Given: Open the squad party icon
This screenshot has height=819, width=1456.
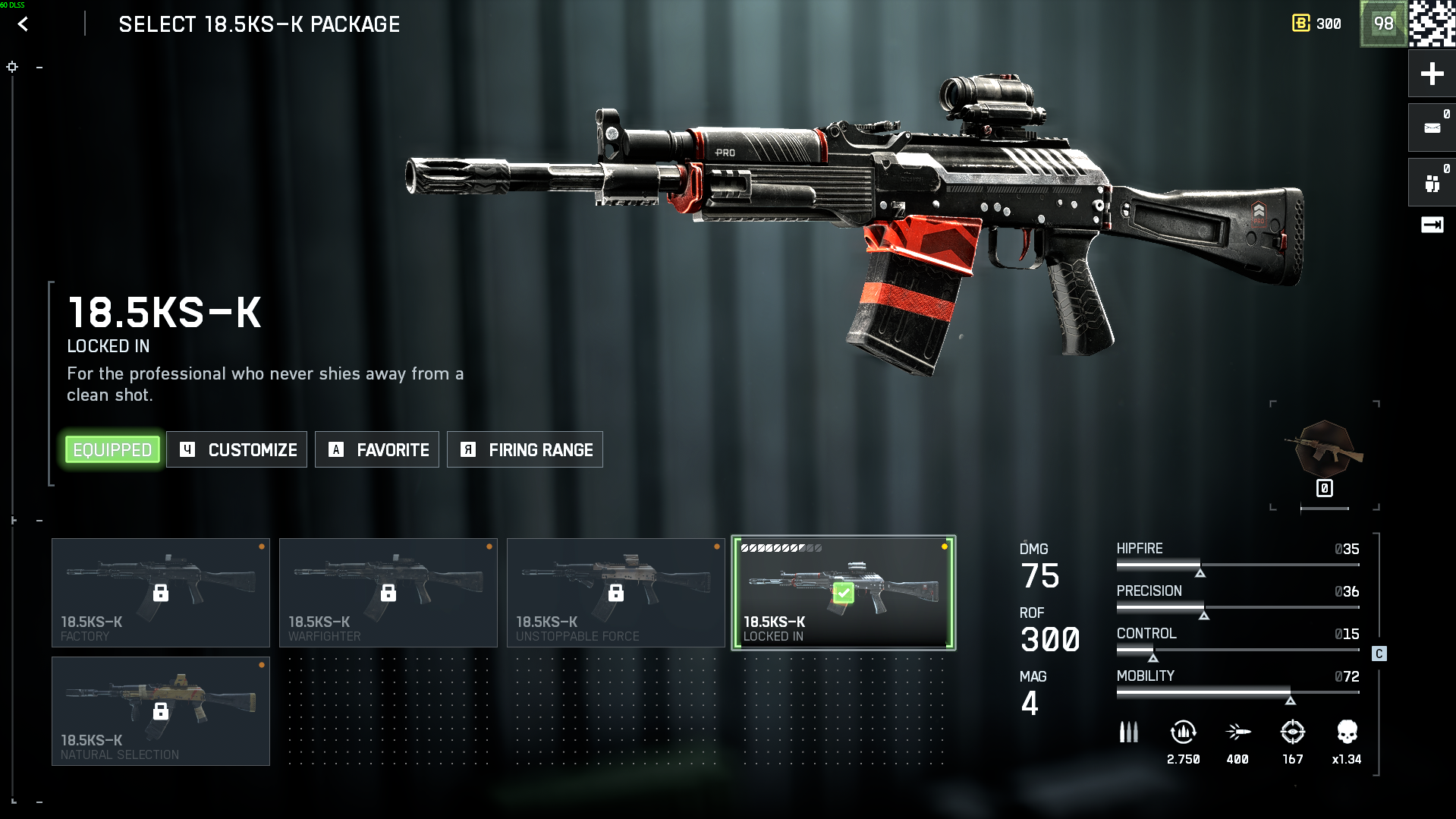Looking at the screenshot, I should tap(1432, 183).
